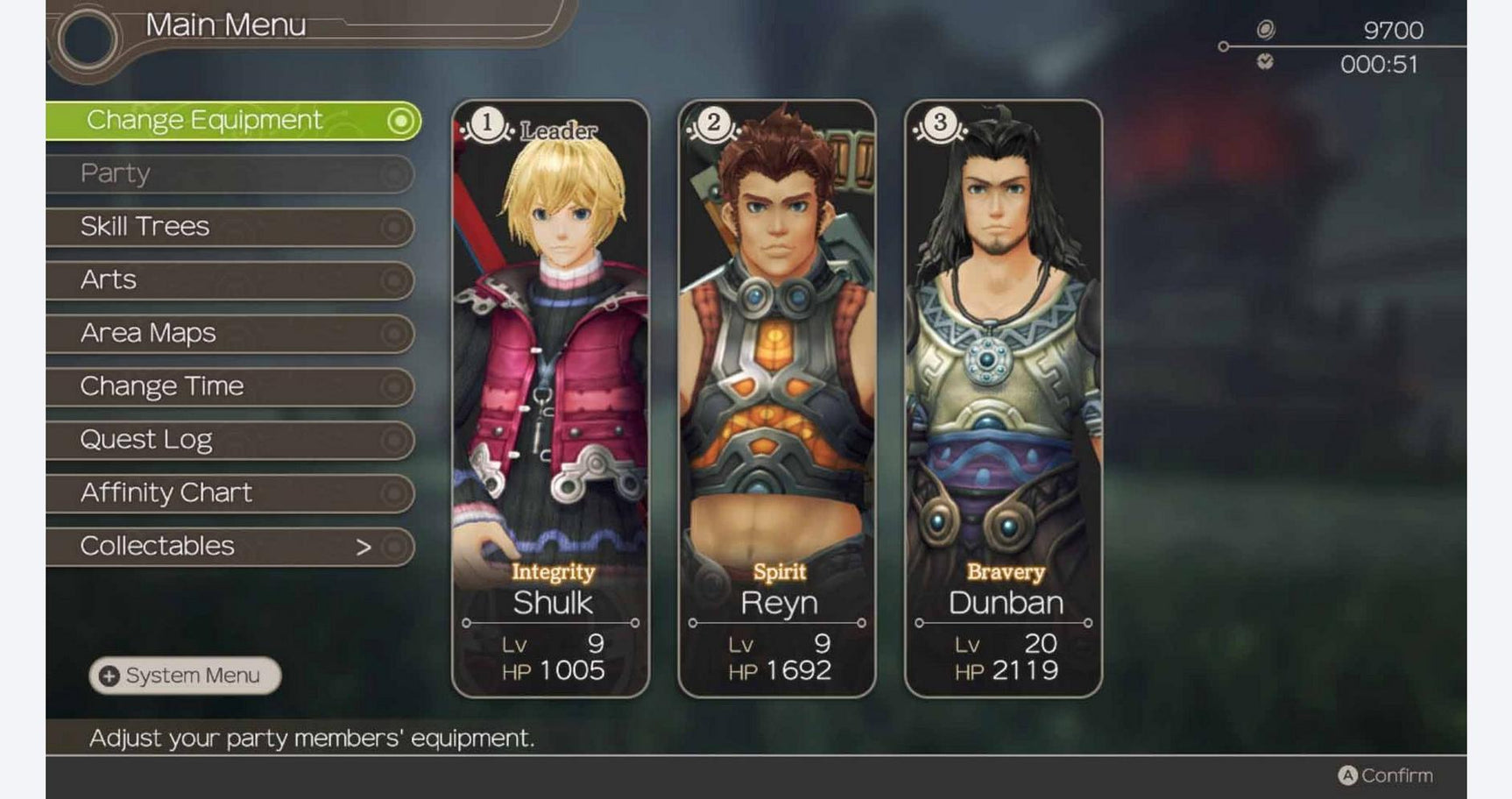
Task: Toggle the circle indicator next to Arts
Action: [394, 280]
